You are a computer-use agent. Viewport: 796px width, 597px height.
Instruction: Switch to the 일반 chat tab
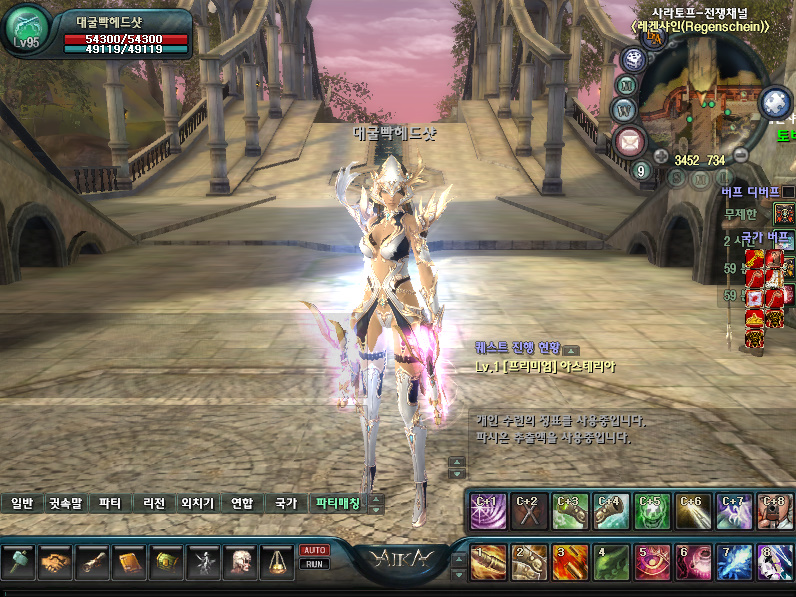22,504
